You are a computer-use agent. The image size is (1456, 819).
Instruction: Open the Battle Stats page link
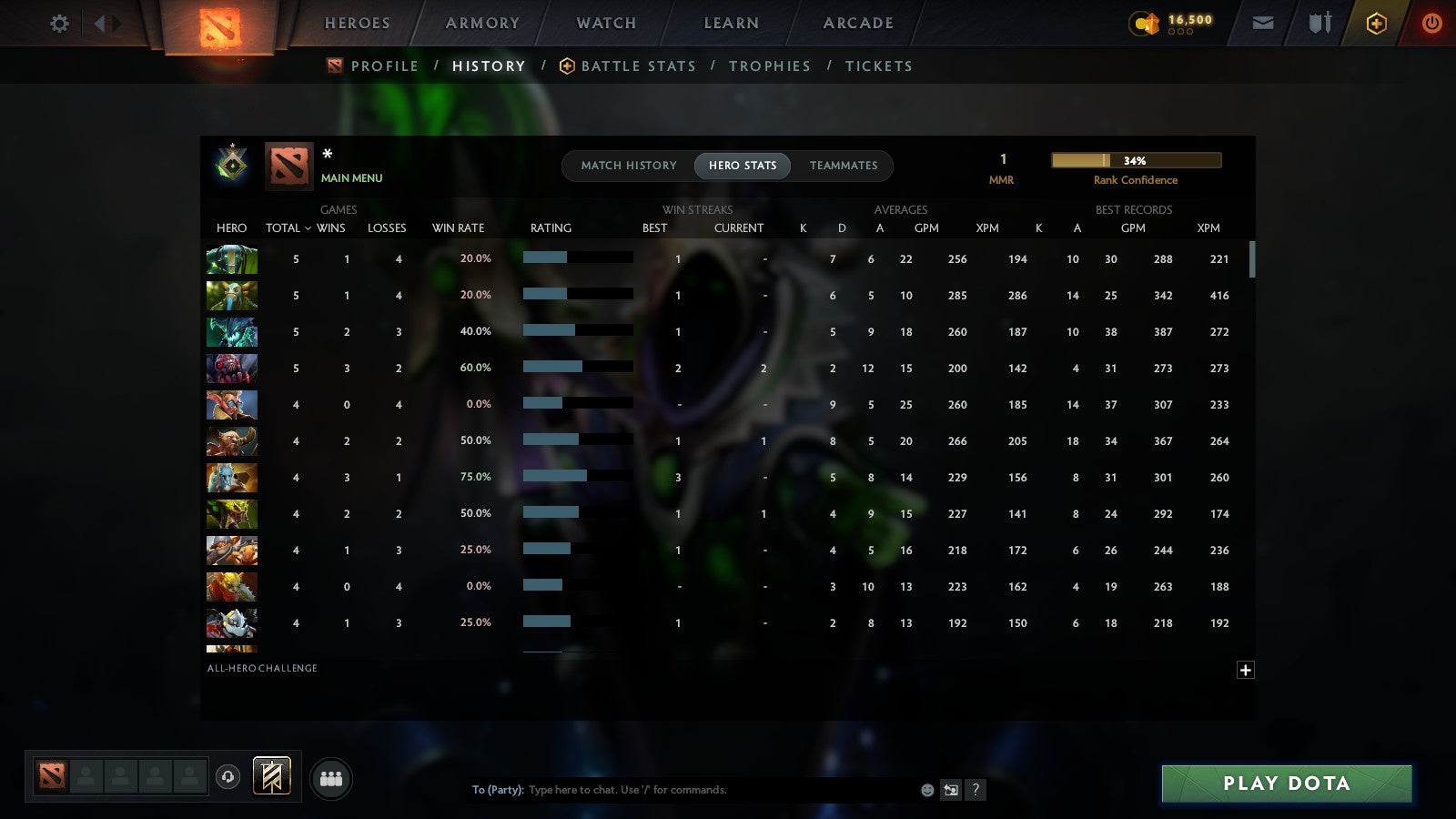638,66
